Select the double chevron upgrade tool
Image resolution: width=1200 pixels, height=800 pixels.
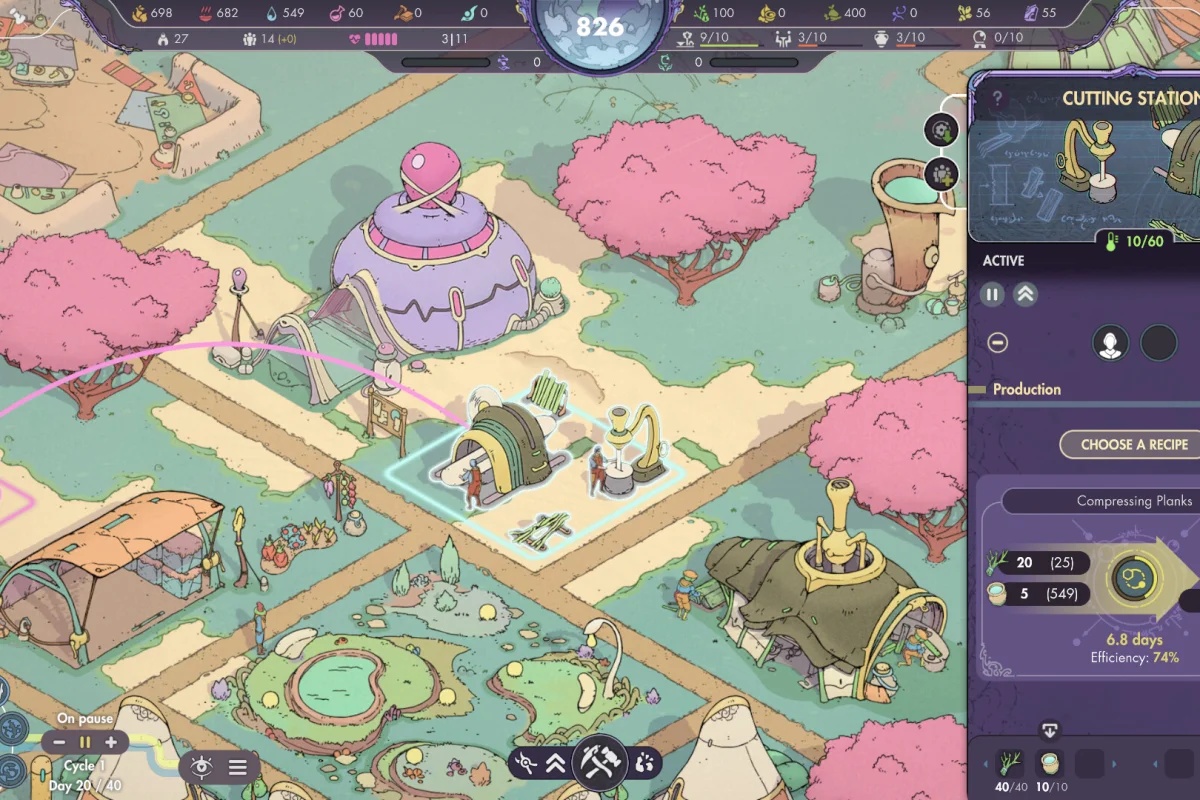(556, 764)
